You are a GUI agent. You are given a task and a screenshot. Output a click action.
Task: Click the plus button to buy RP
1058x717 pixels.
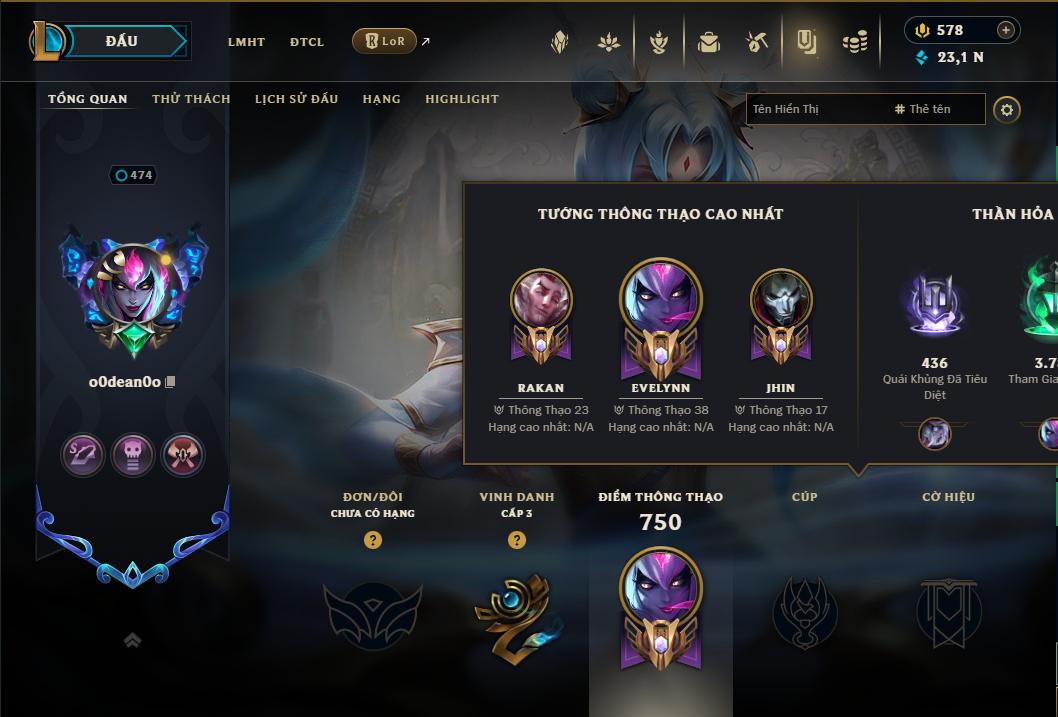(1006, 30)
